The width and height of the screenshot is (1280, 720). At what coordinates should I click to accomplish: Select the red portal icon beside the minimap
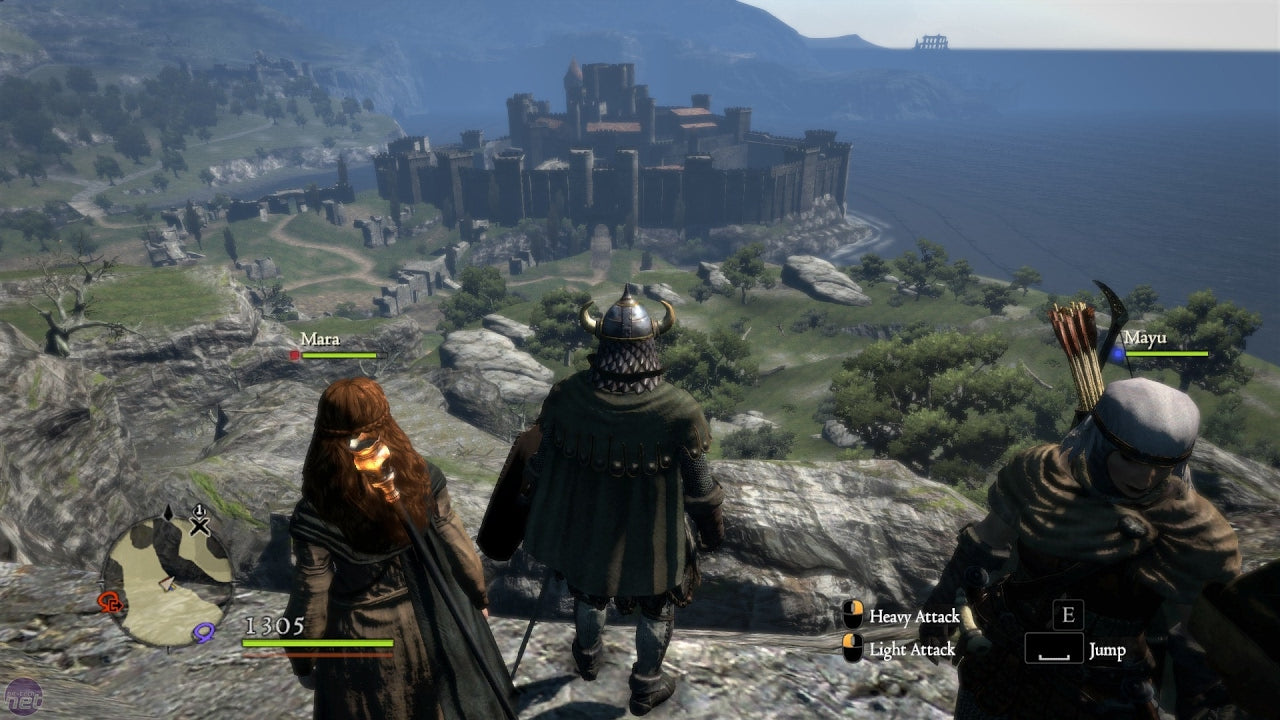coord(108,602)
